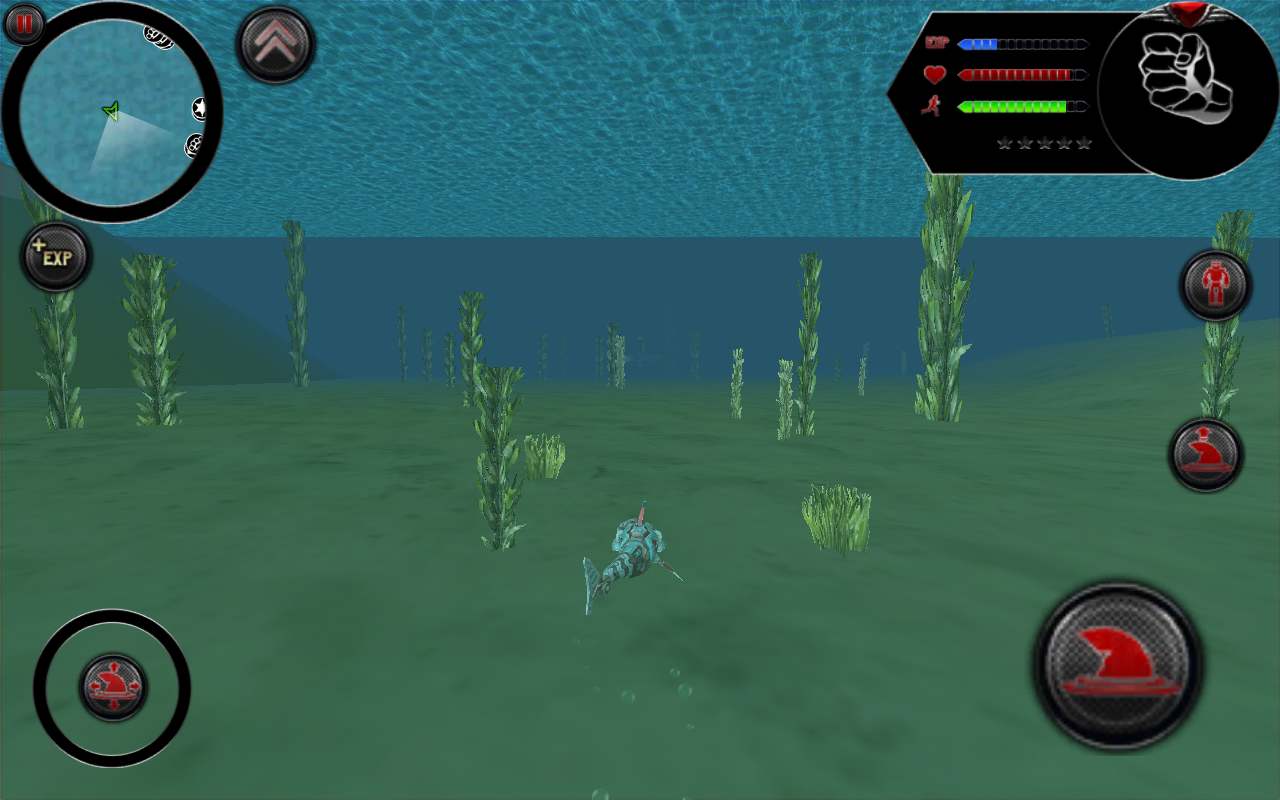Tap the running figure icon beside the stamina bar
This screenshot has width=1280, height=800.
[931, 104]
